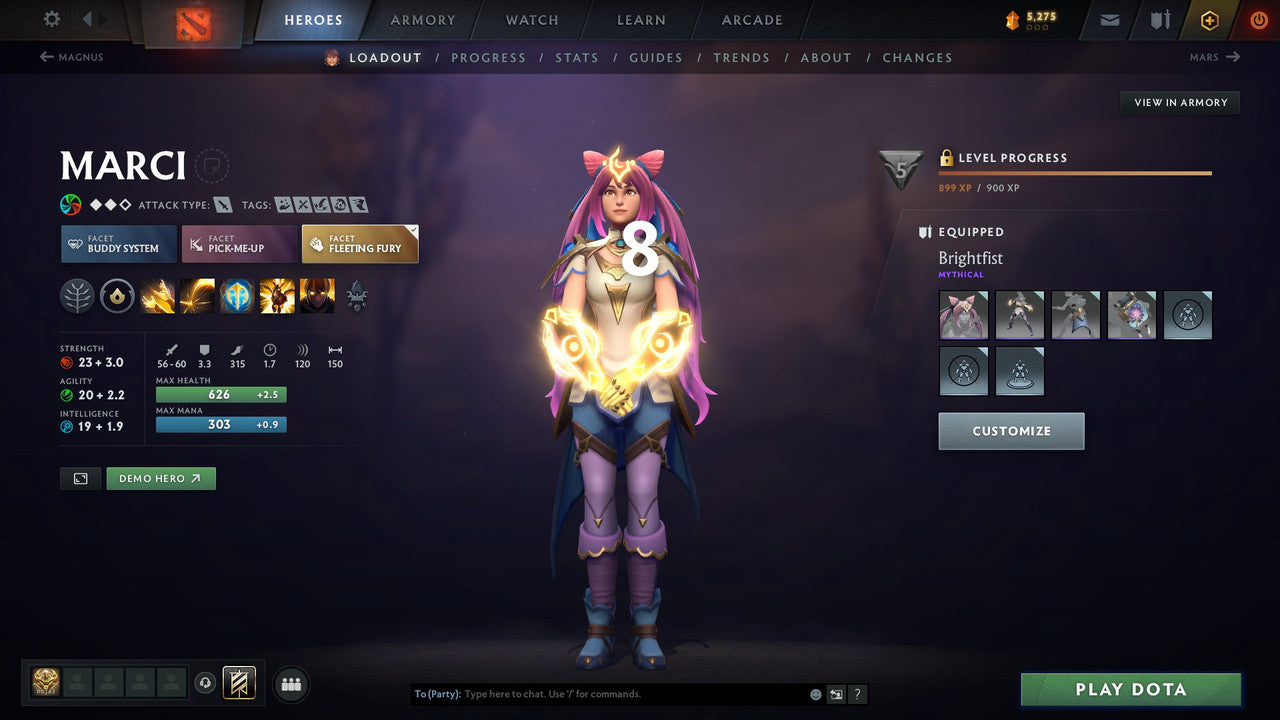1280x720 pixels.
Task: Go to next hero Mars
Action: (x=1214, y=57)
